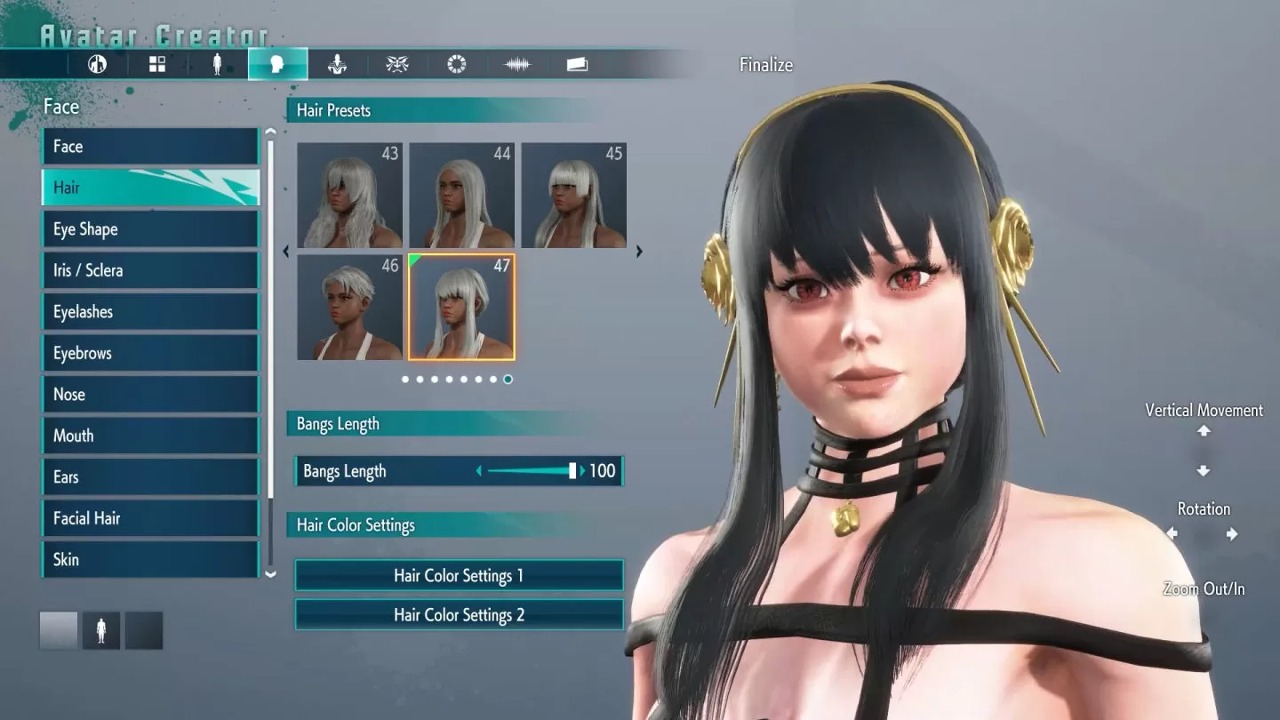
Task: Open Hair Color Settings 2
Action: point(459,615)
